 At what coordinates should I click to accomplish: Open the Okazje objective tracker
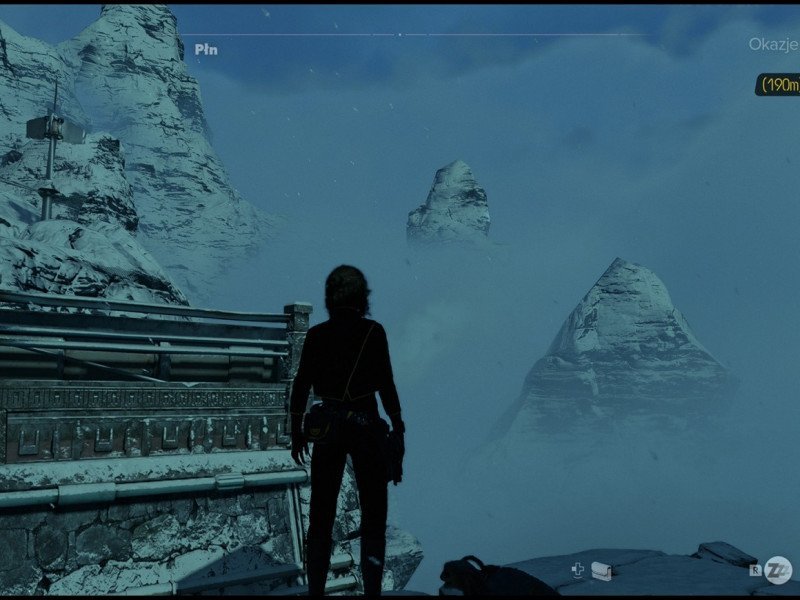(x=773, y=44)
